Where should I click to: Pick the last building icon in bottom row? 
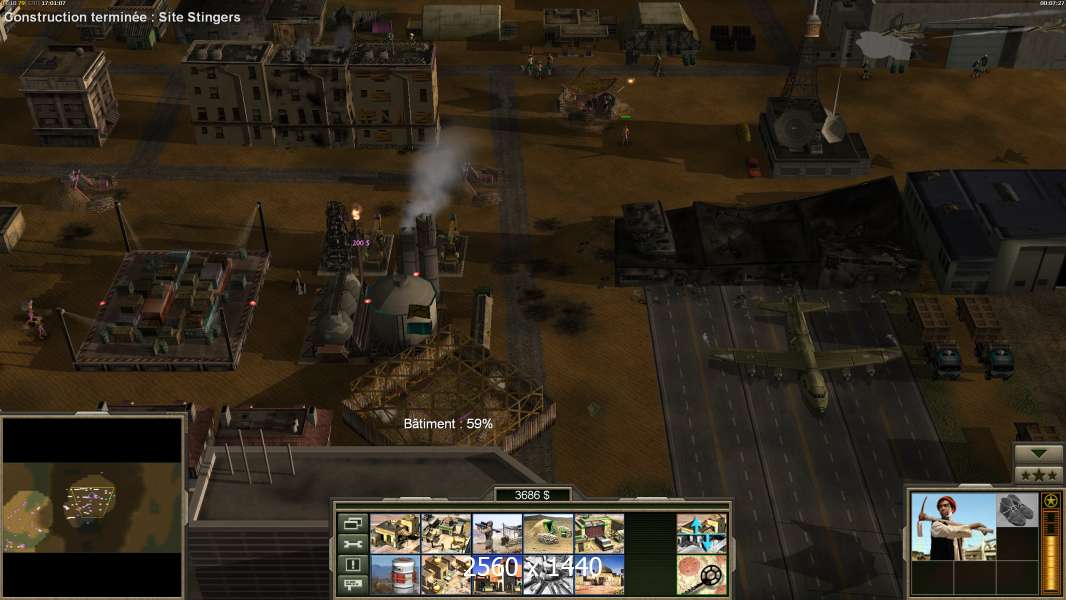click(x=599, y=575)
